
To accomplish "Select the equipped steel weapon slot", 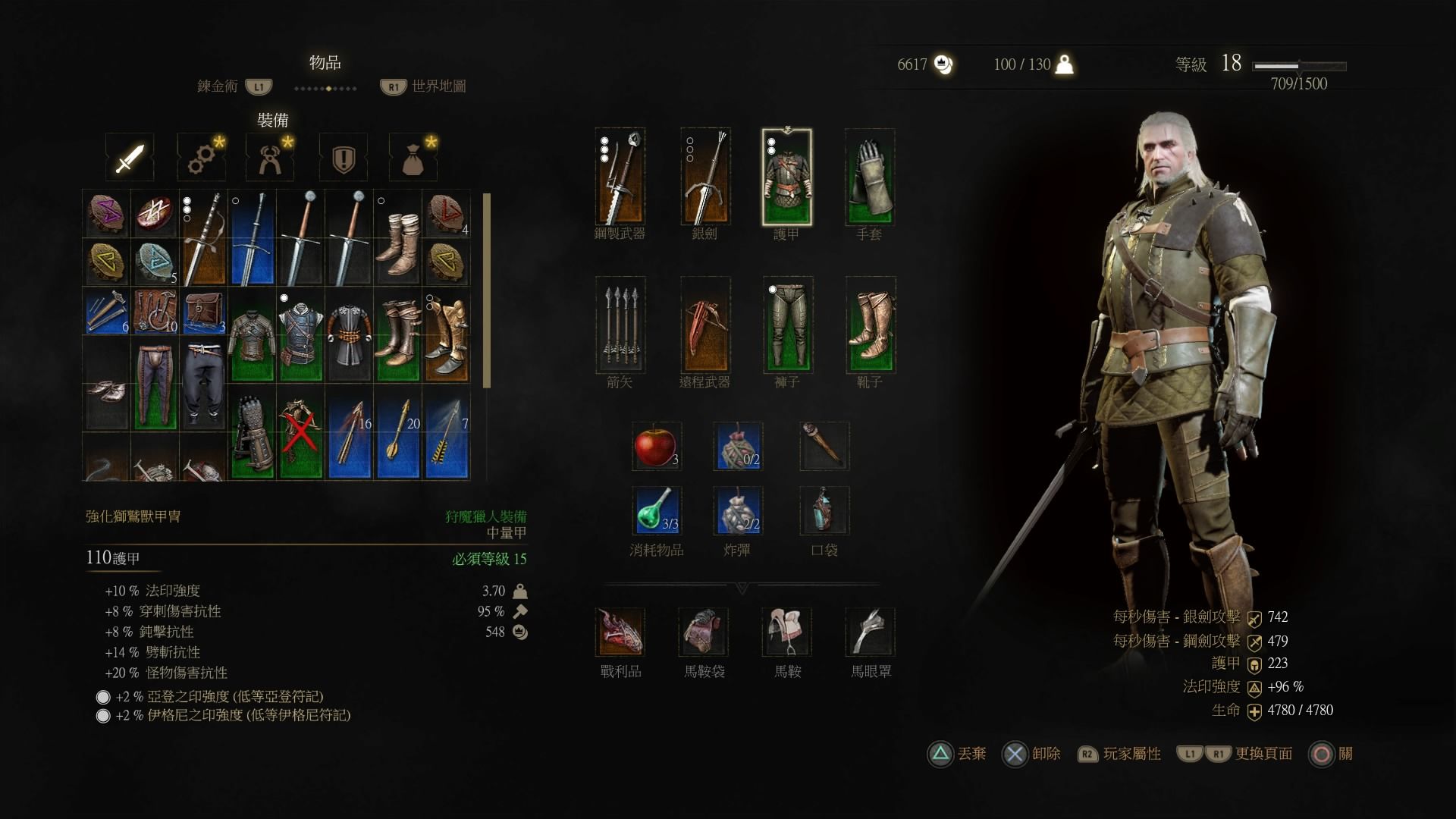I will coord(620,177).
